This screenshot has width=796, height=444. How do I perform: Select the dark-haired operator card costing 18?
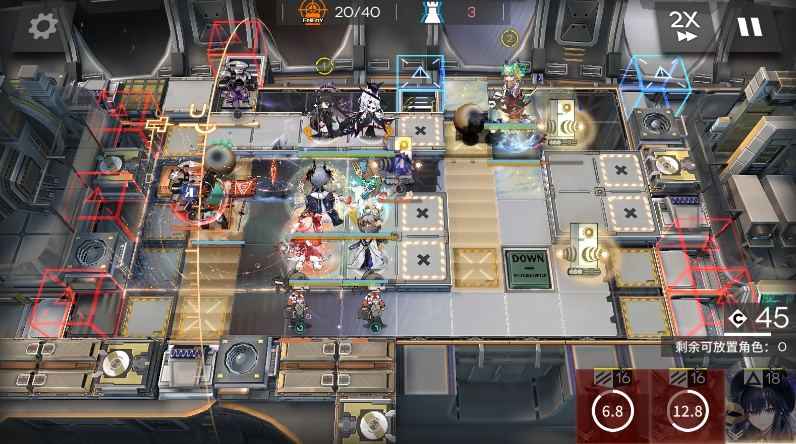(762, 407)
